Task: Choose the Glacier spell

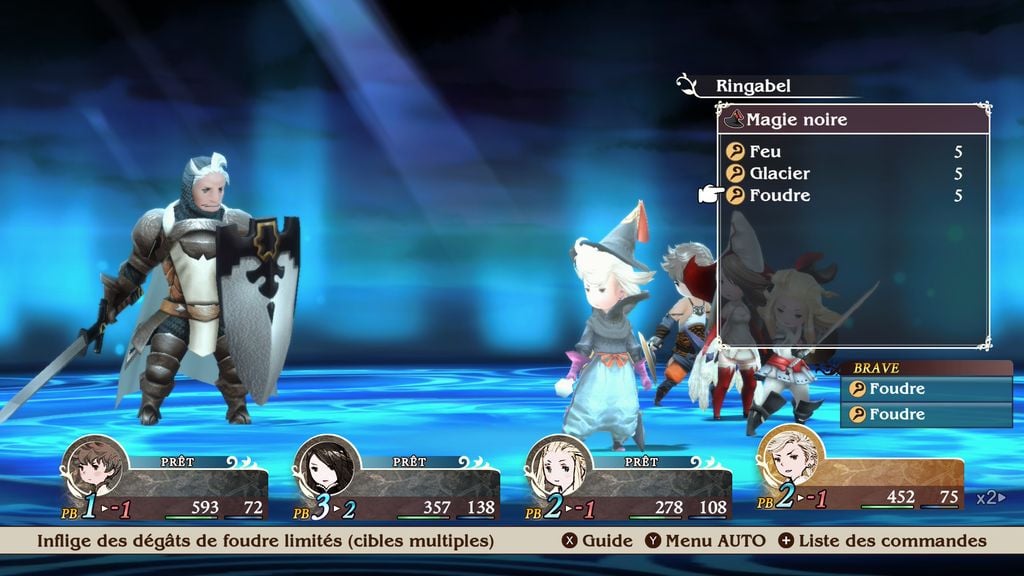Action: tap(779, 174)
